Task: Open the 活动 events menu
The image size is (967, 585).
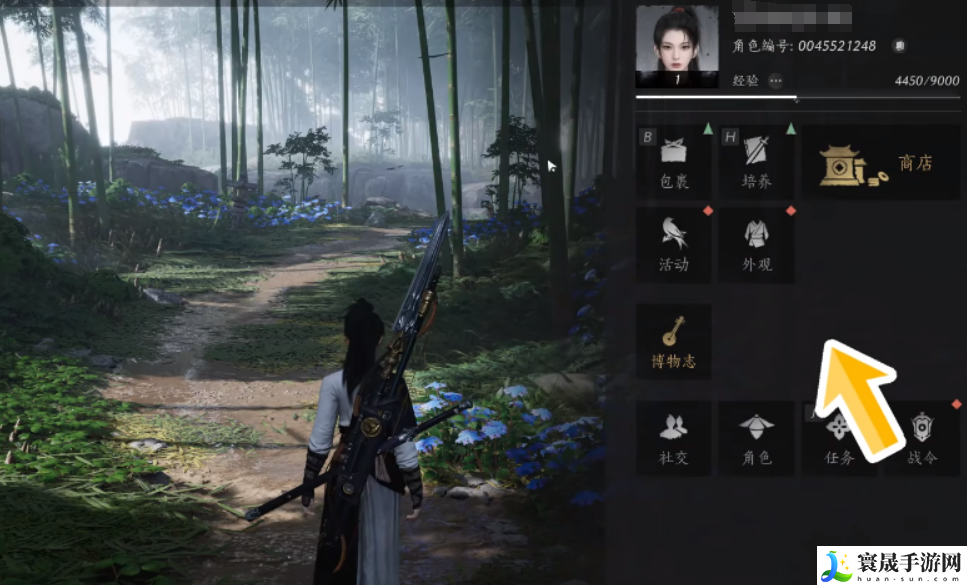Action: pos(674,244)
